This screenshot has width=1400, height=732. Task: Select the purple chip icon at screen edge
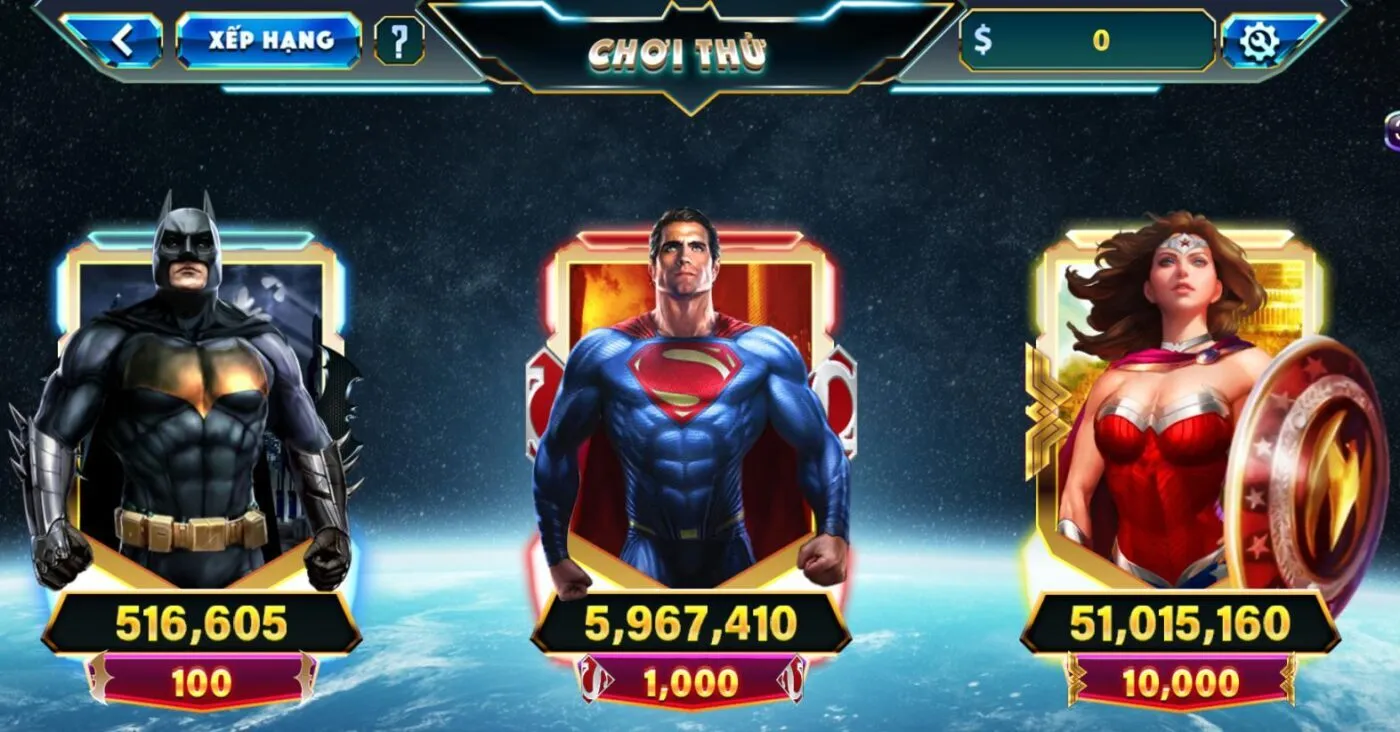point(1391,128)
